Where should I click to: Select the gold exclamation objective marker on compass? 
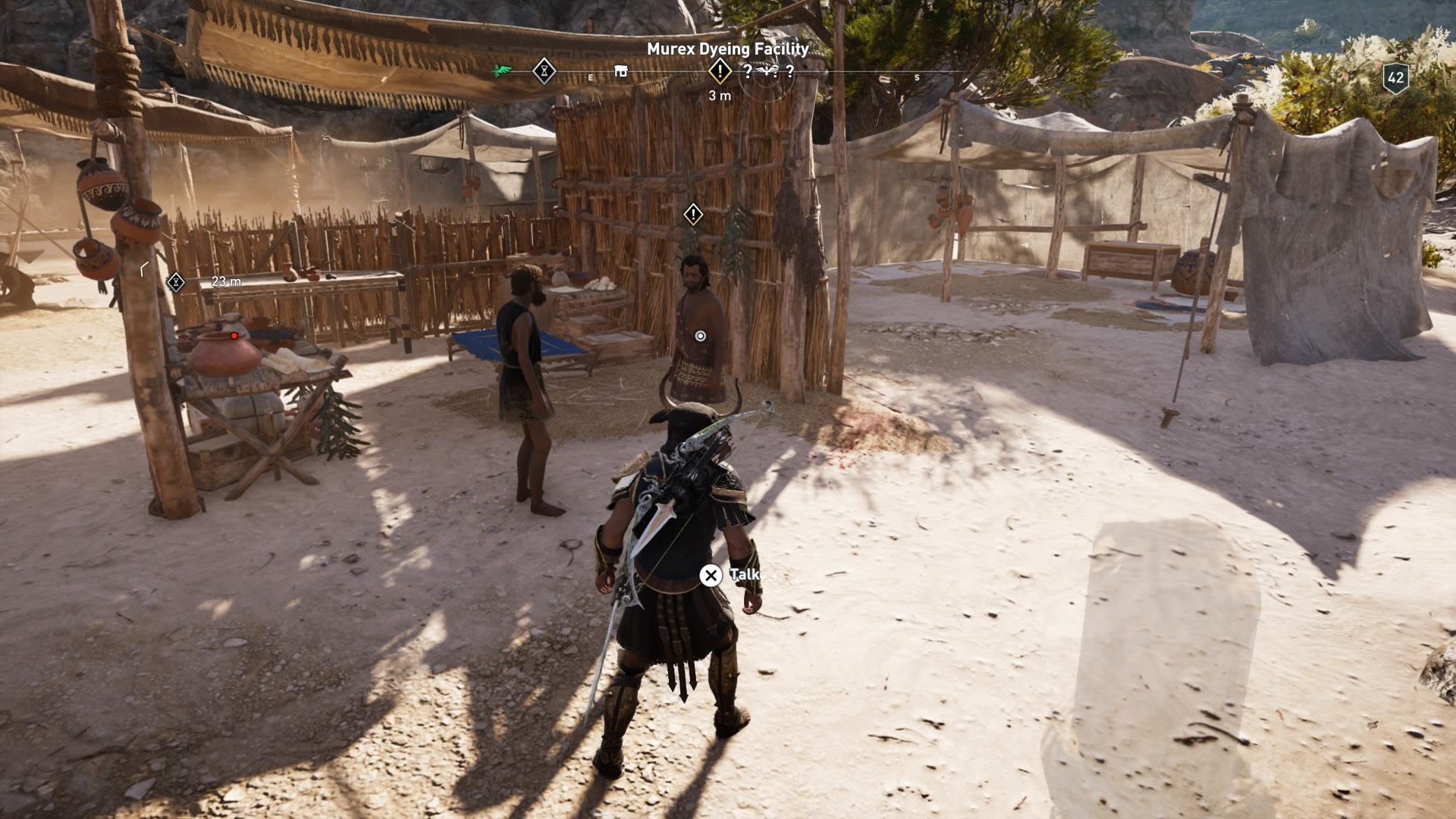(719, 71)
